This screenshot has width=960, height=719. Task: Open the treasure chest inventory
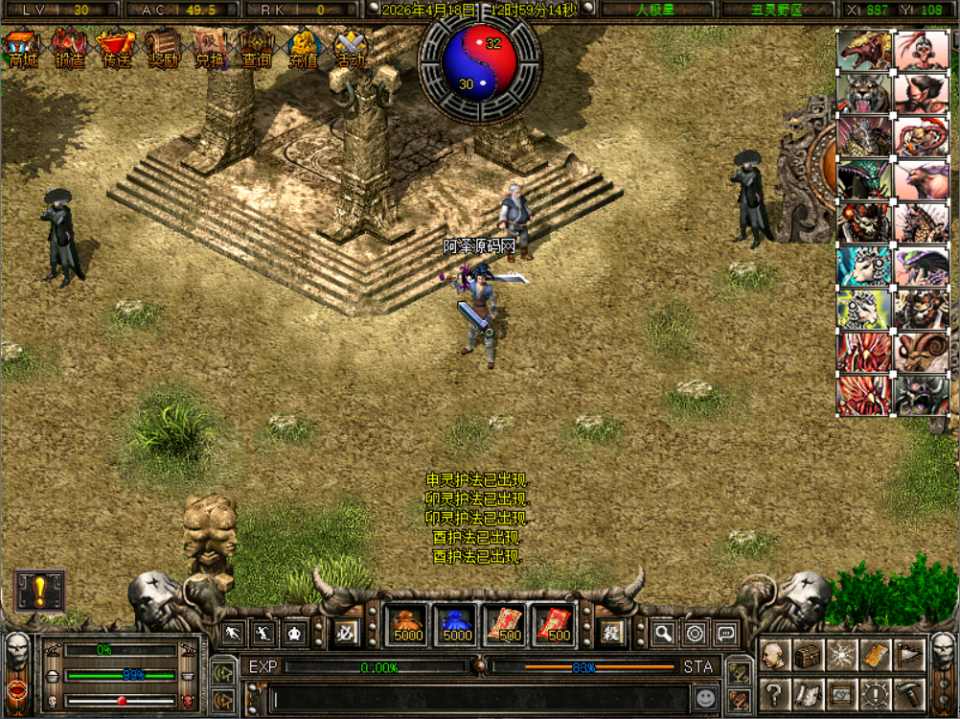(x=808, y=655)
